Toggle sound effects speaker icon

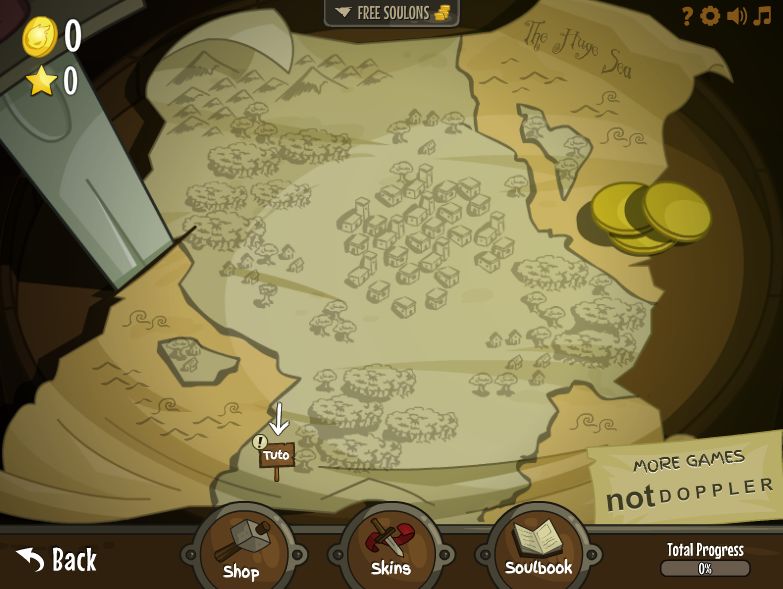[x=737, y=16]
